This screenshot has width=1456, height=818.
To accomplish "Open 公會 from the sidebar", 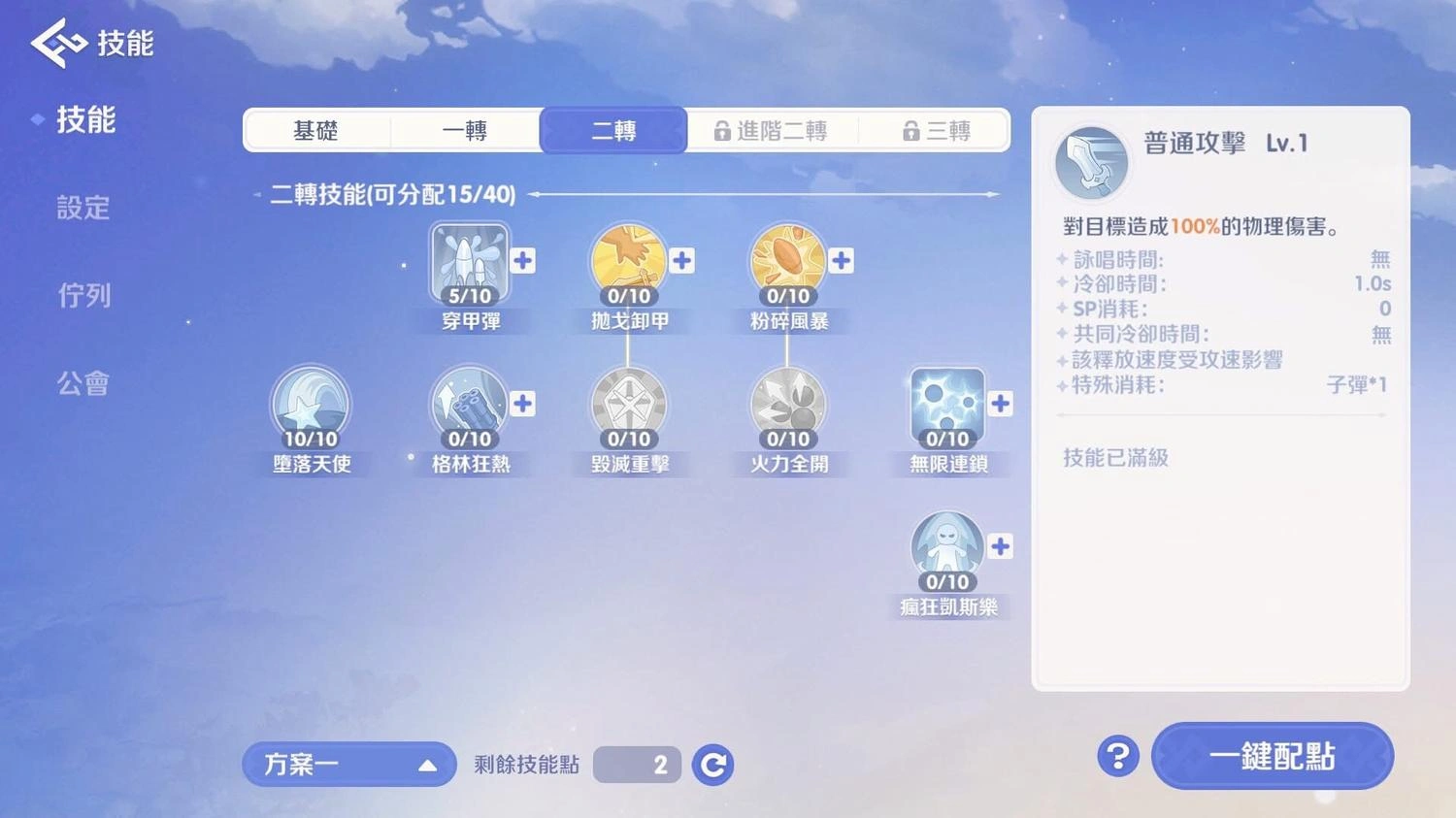I will tap(83, 383).
